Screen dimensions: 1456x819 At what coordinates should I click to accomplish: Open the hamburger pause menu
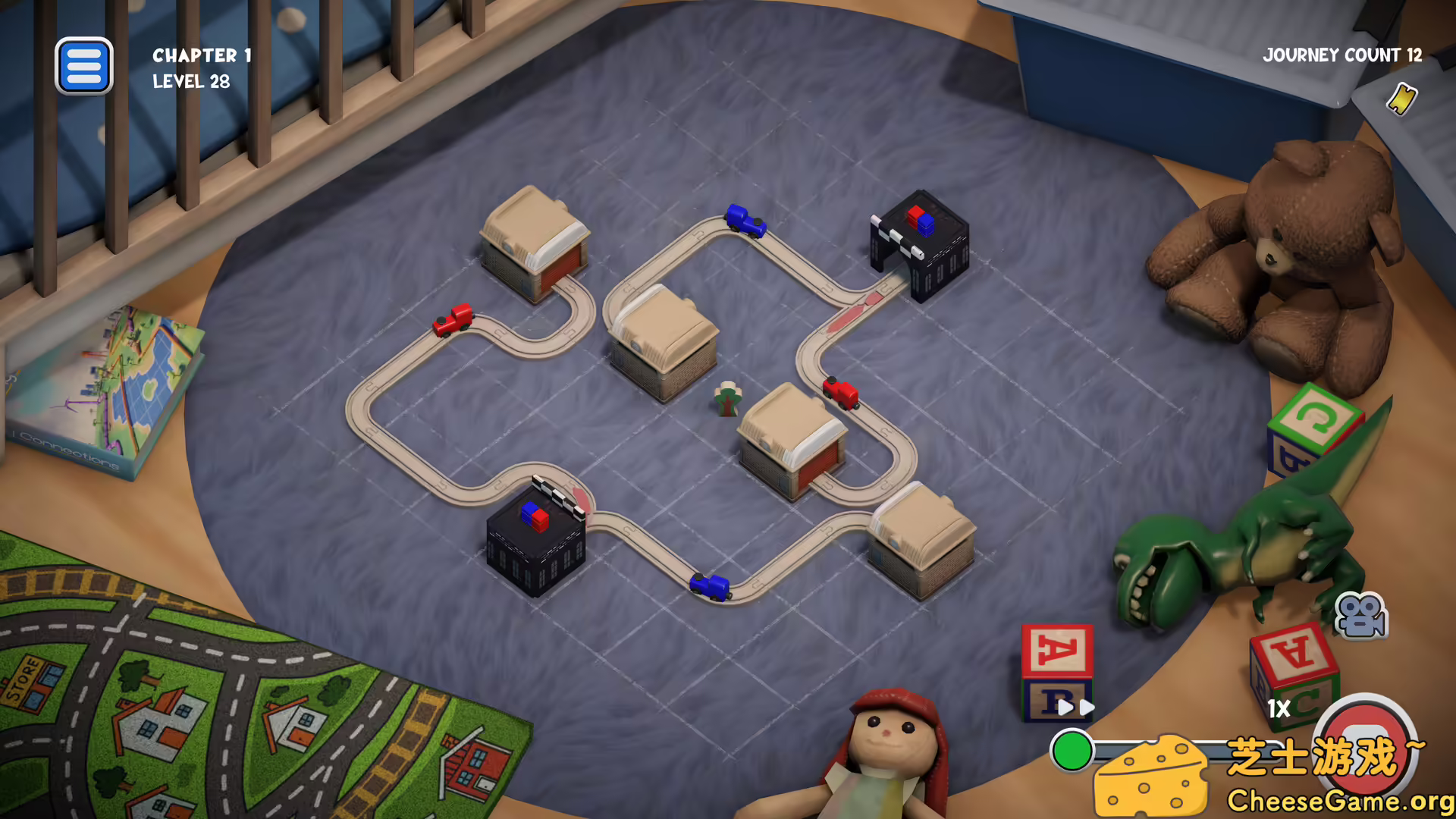84,66
